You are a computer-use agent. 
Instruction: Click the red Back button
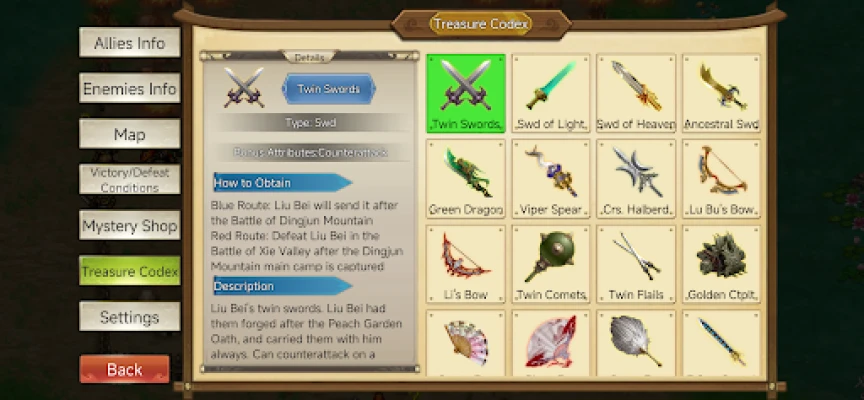tap(124, 369)
